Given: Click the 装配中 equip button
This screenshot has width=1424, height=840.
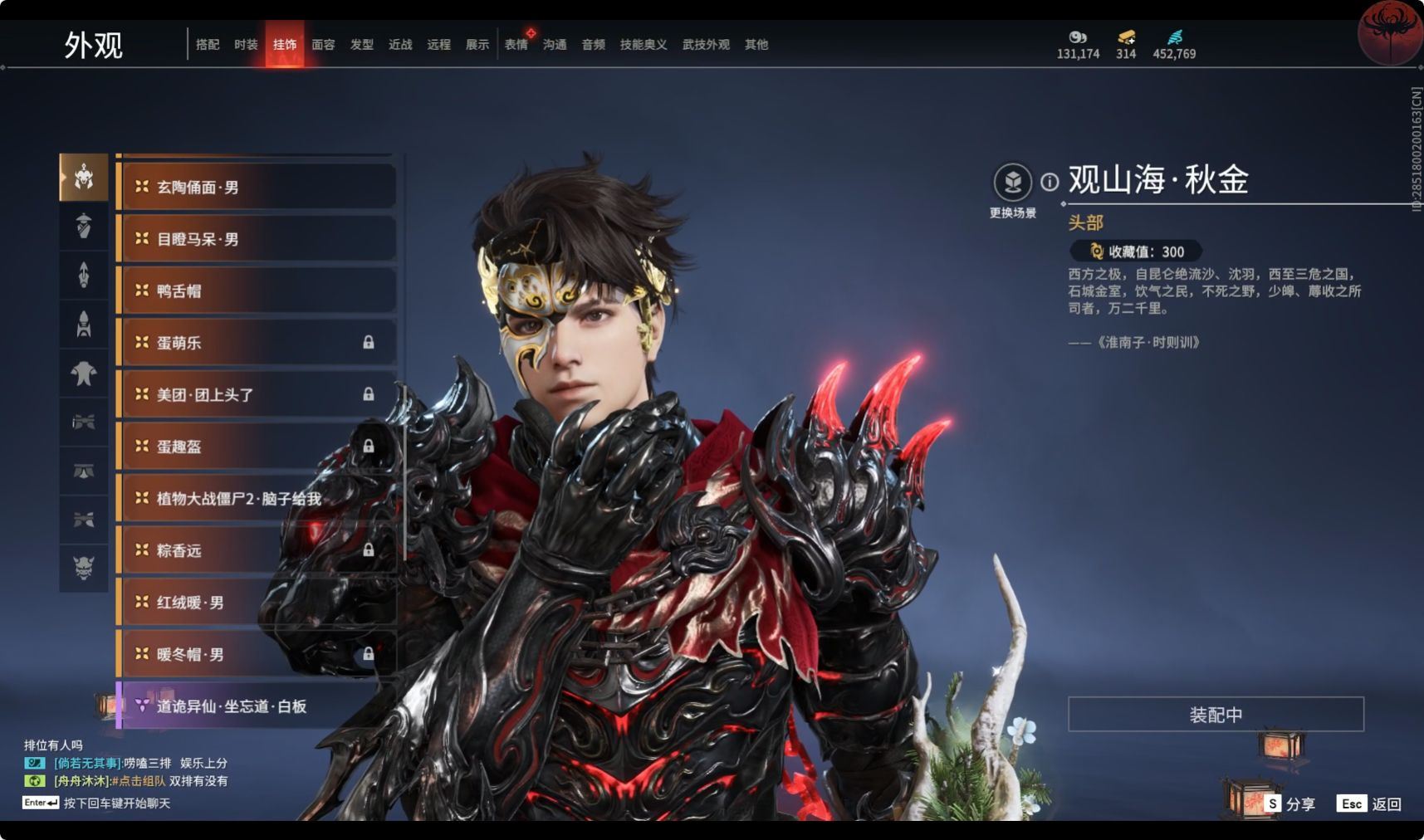Looking at the screenshot, I should pos(1216,715).
